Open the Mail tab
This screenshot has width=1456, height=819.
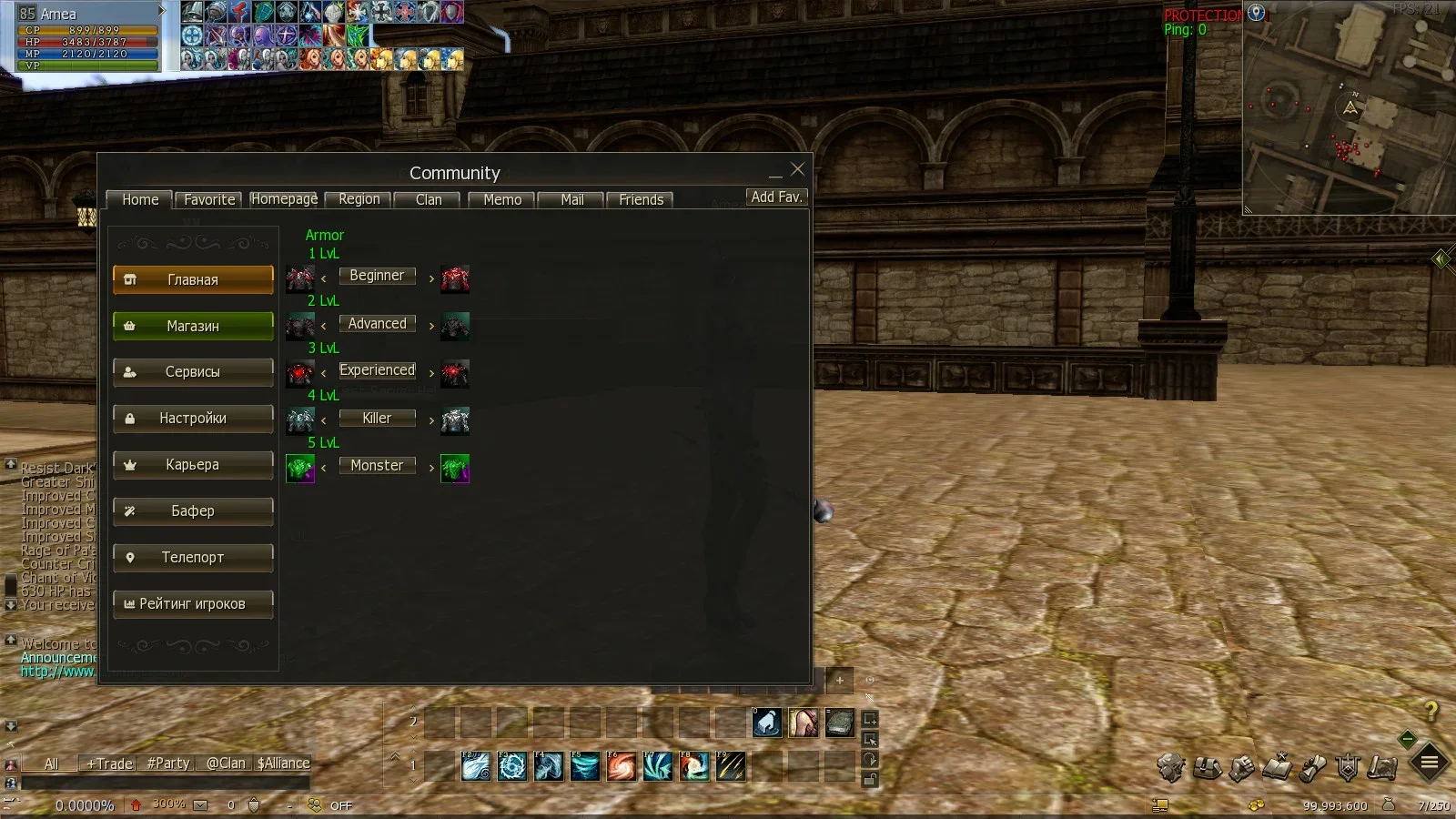[572, 200]
